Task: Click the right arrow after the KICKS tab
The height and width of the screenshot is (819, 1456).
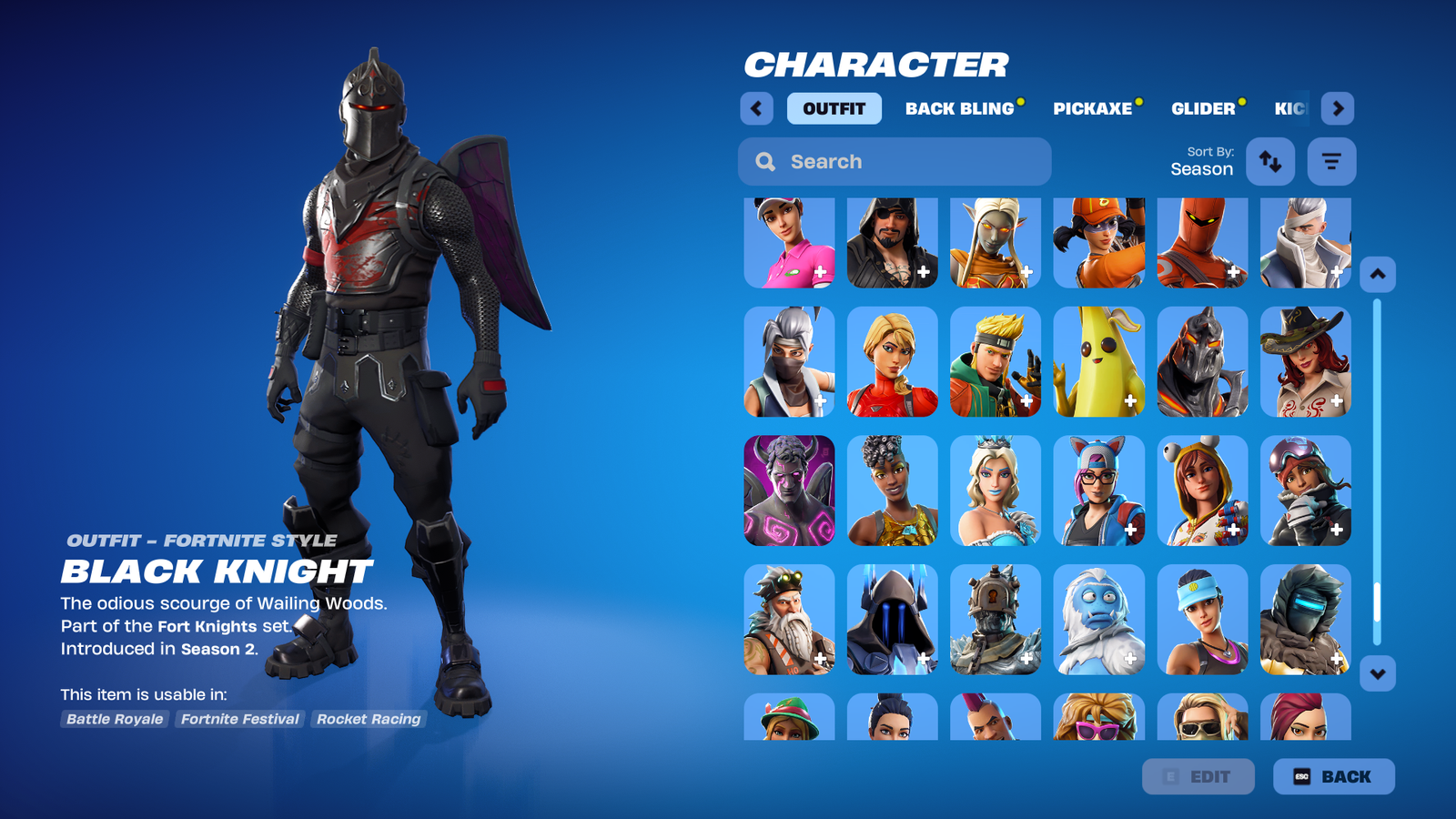Action: pos(1339,108)
